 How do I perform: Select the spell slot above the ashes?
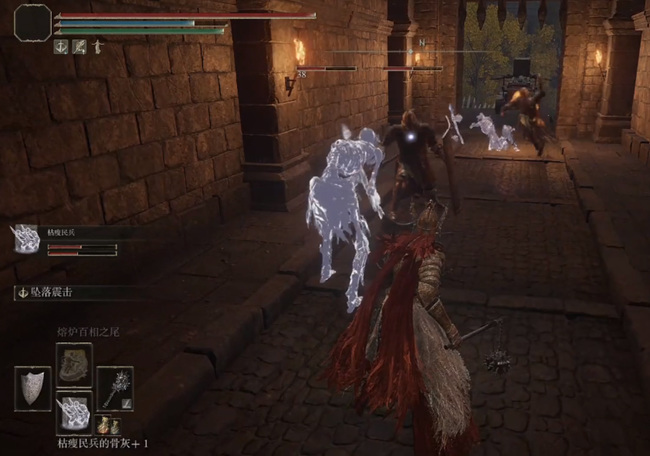tap(74, 364)
